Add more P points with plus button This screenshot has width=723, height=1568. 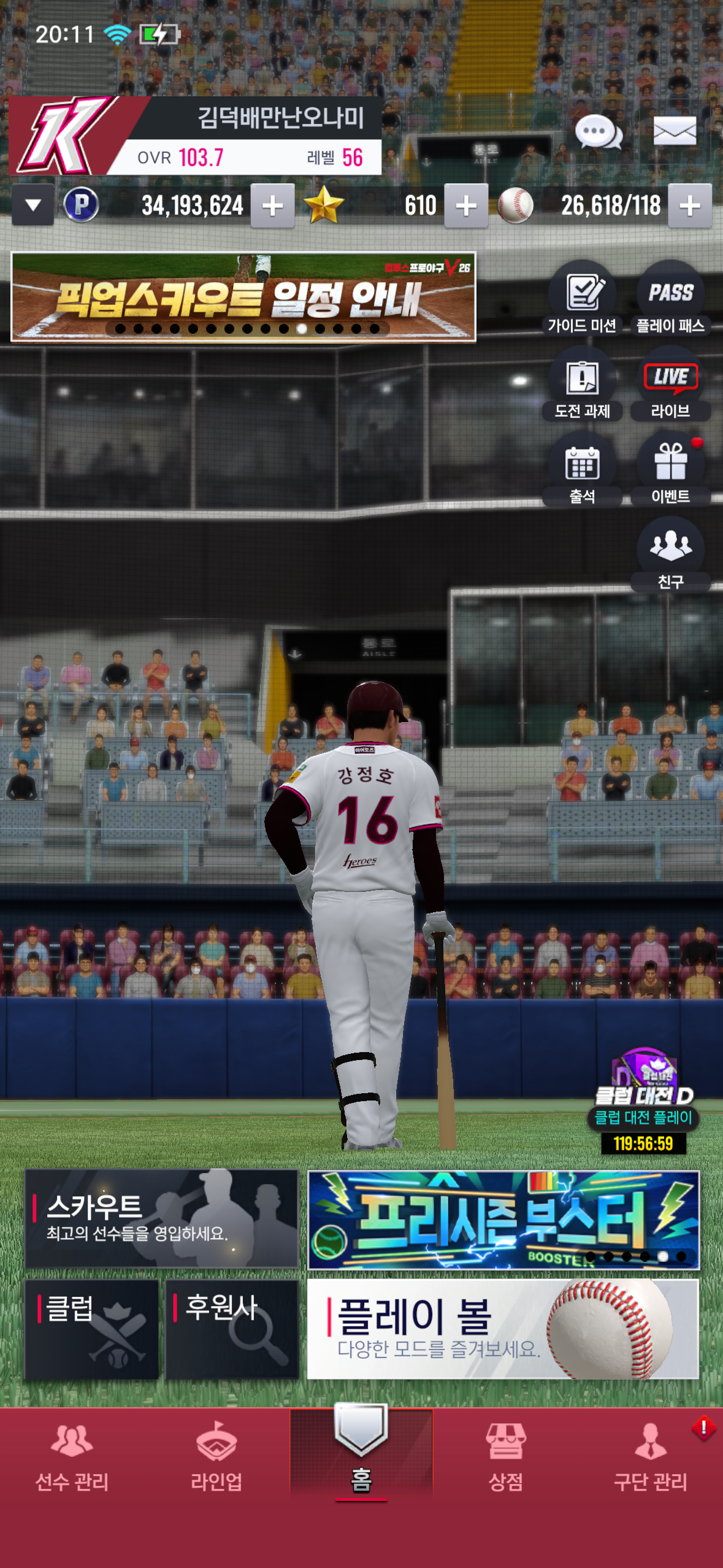point(273,206)
